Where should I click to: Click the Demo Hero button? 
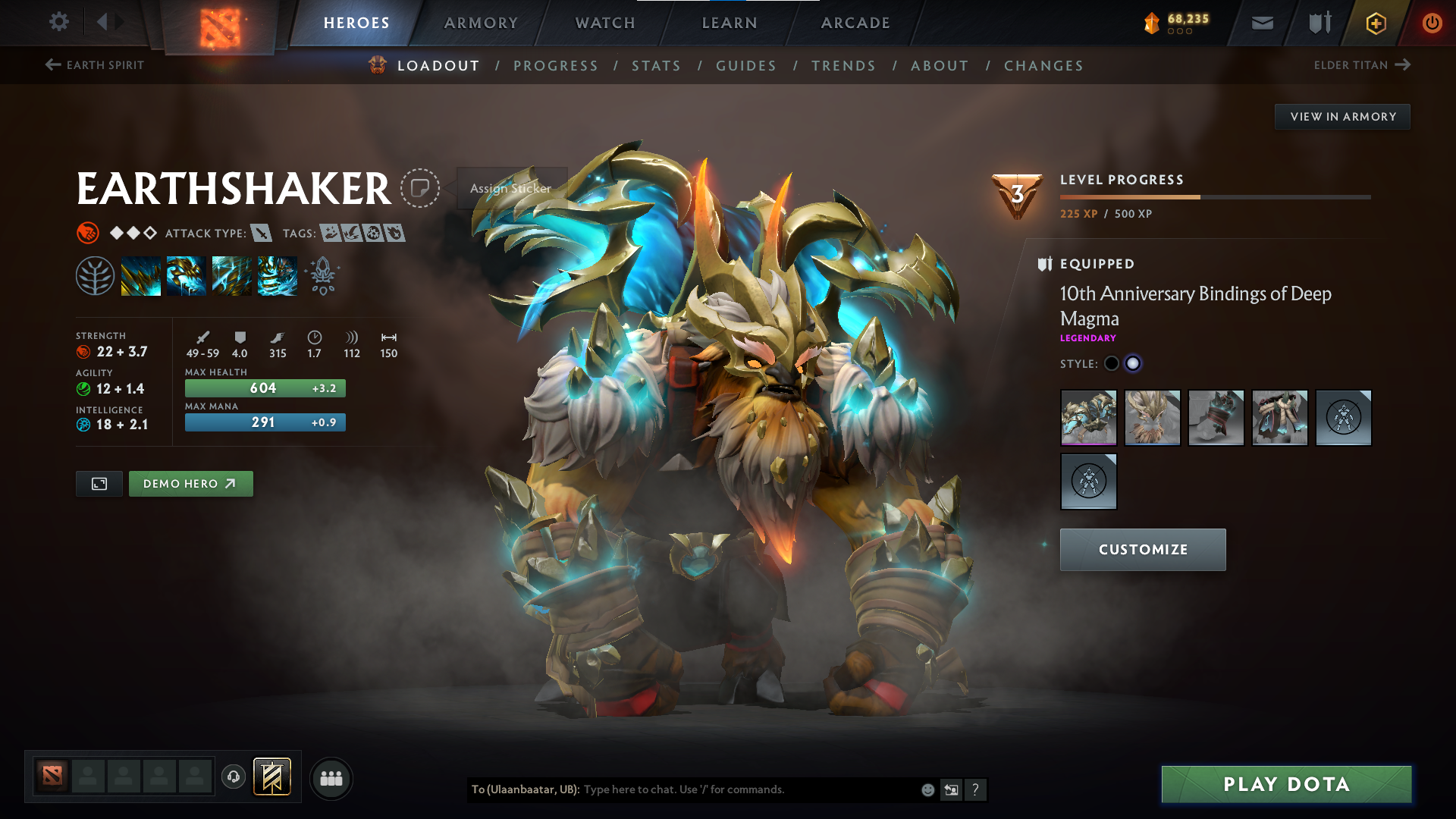pyautogui.click(x=190, y=483)
